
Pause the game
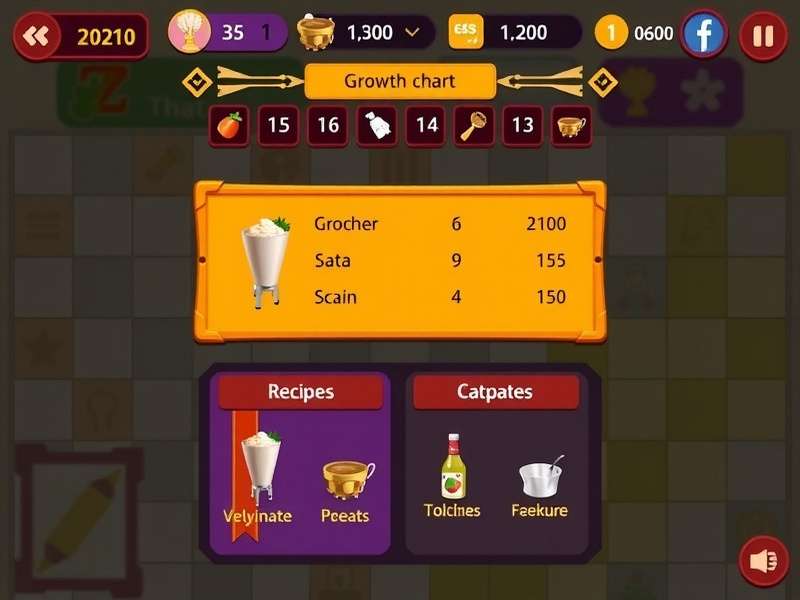pos(763,37)
